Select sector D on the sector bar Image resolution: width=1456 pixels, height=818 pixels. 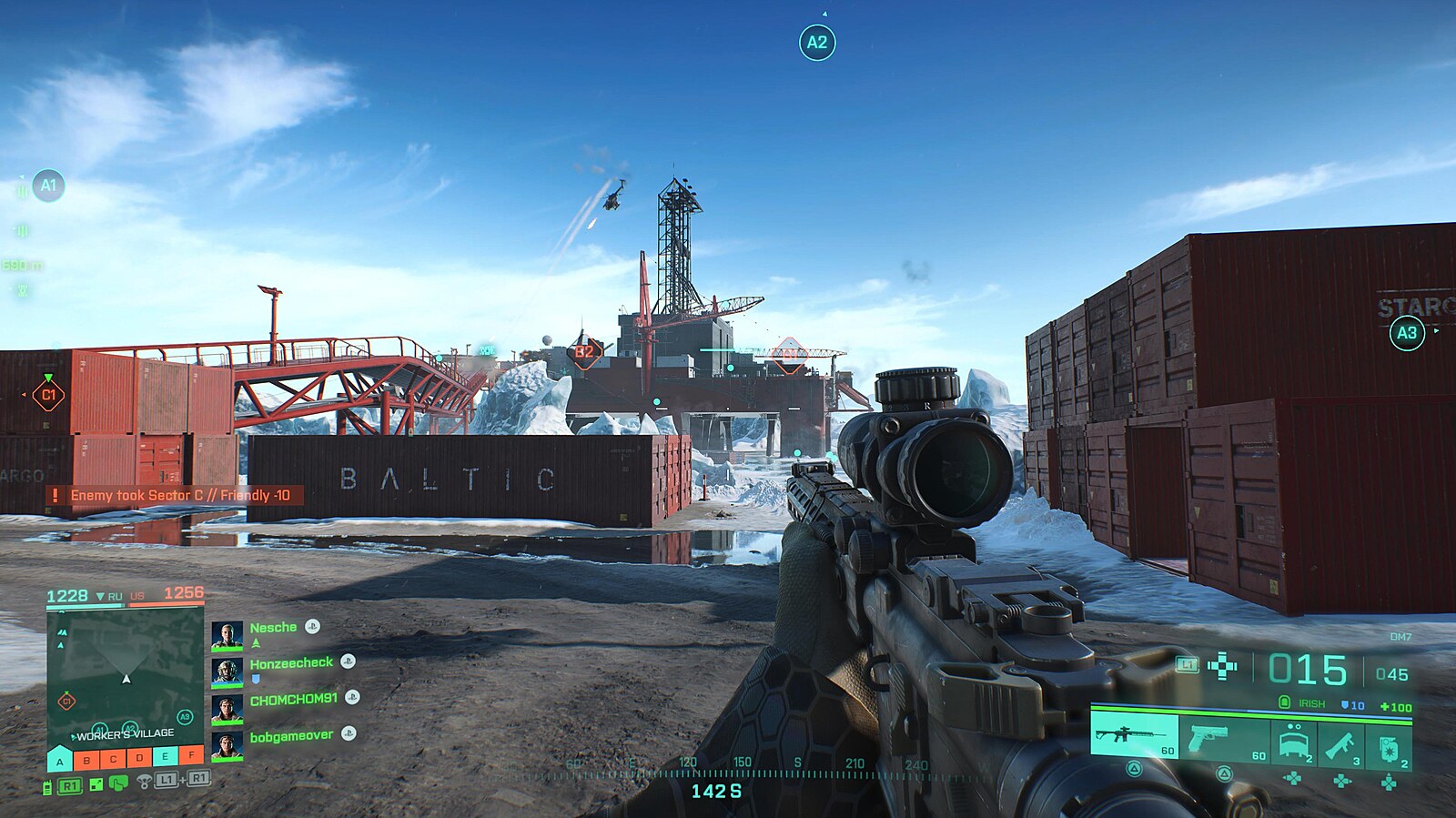(x=139, y=758)
